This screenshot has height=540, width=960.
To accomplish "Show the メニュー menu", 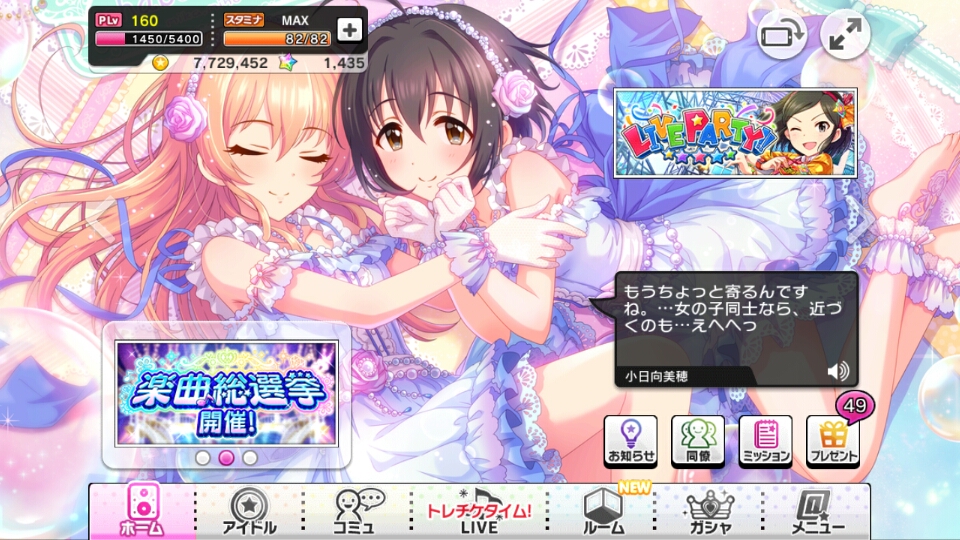I will click(x=818, y=512).
